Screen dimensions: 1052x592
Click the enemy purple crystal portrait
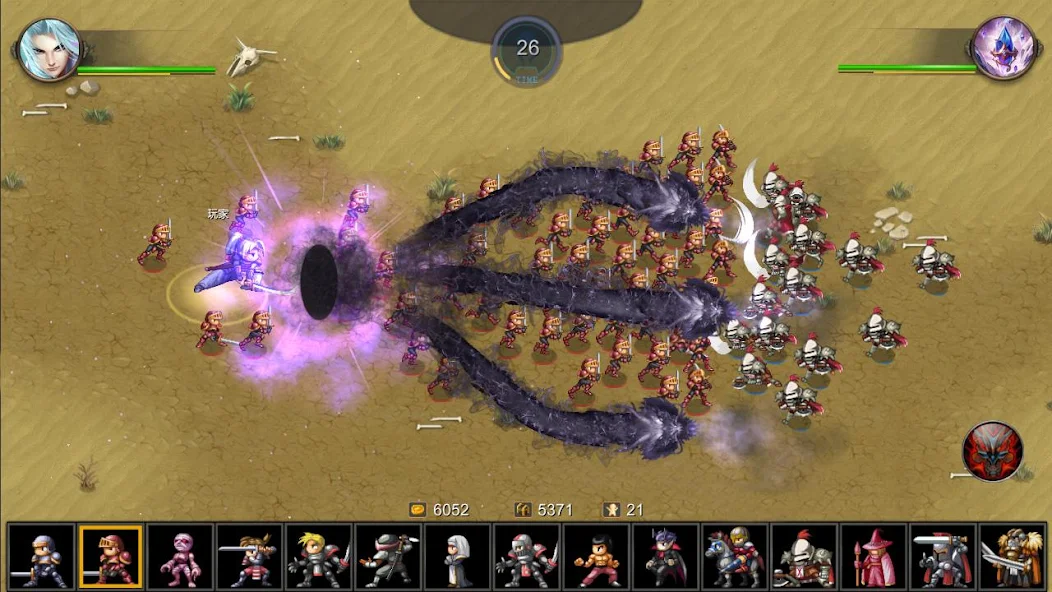[x=1002, y=48]
